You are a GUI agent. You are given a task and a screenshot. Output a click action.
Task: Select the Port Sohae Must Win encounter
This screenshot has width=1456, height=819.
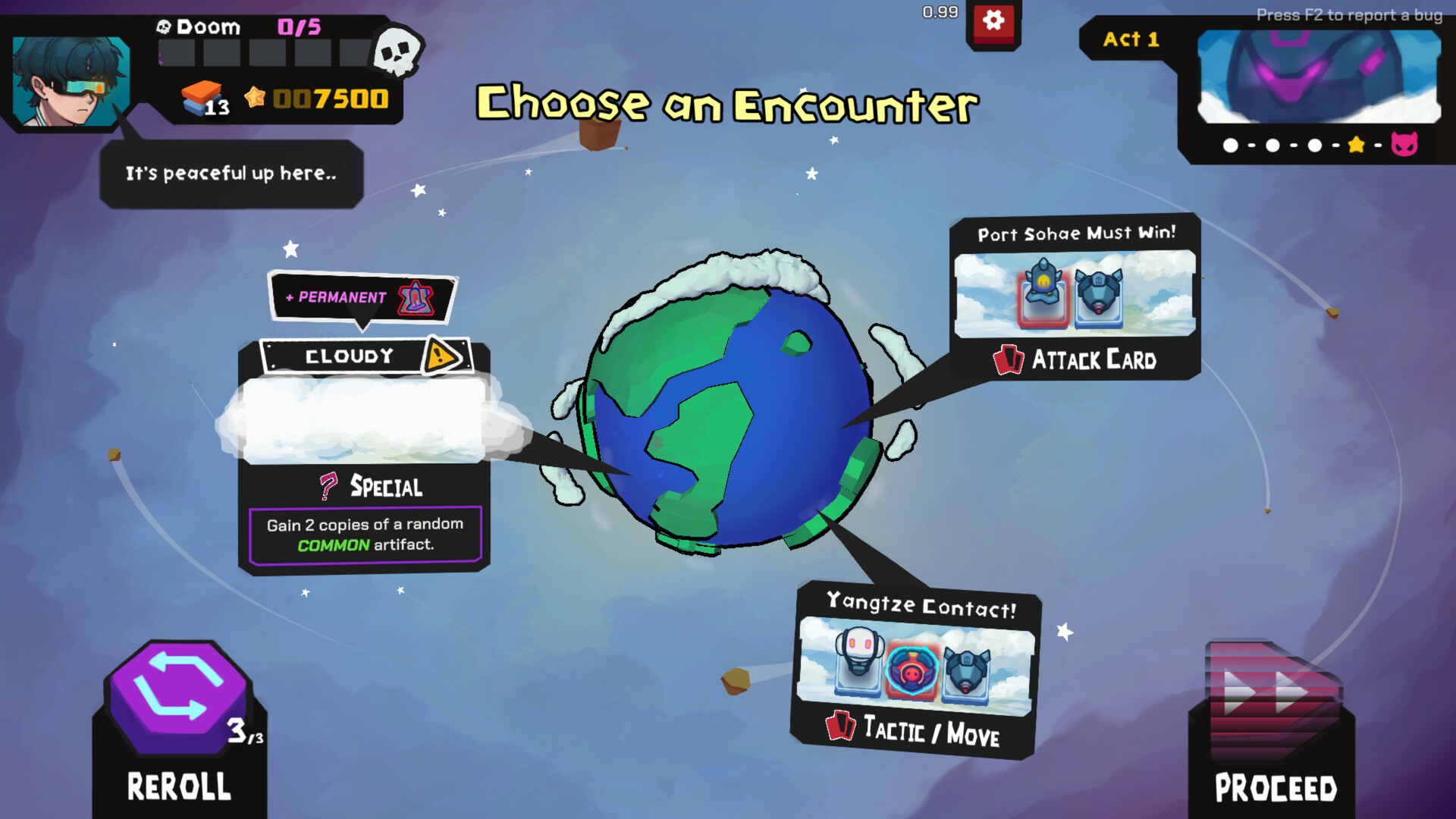[1074, 296]
